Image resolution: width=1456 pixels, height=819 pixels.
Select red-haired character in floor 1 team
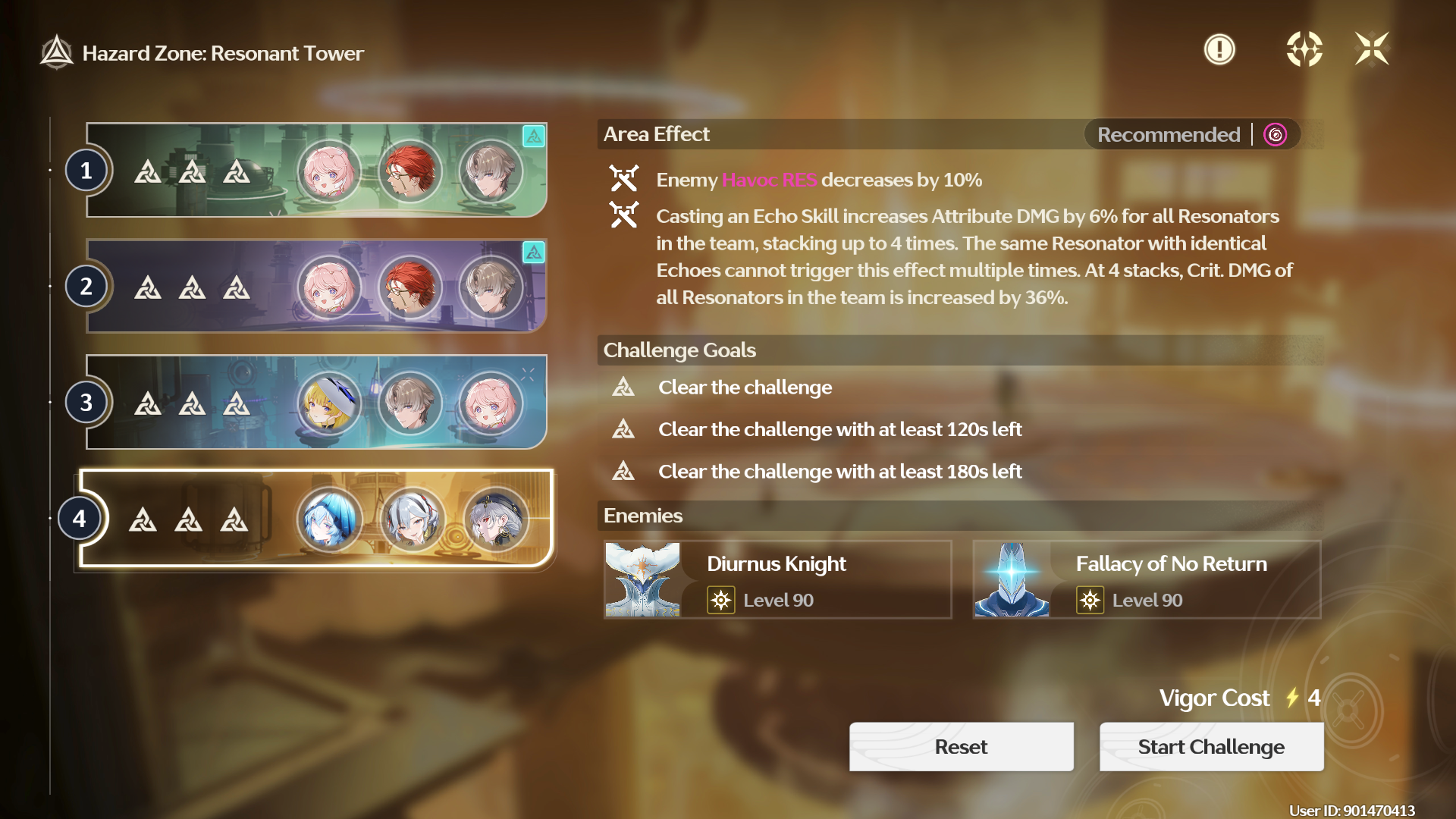point(410,171)
